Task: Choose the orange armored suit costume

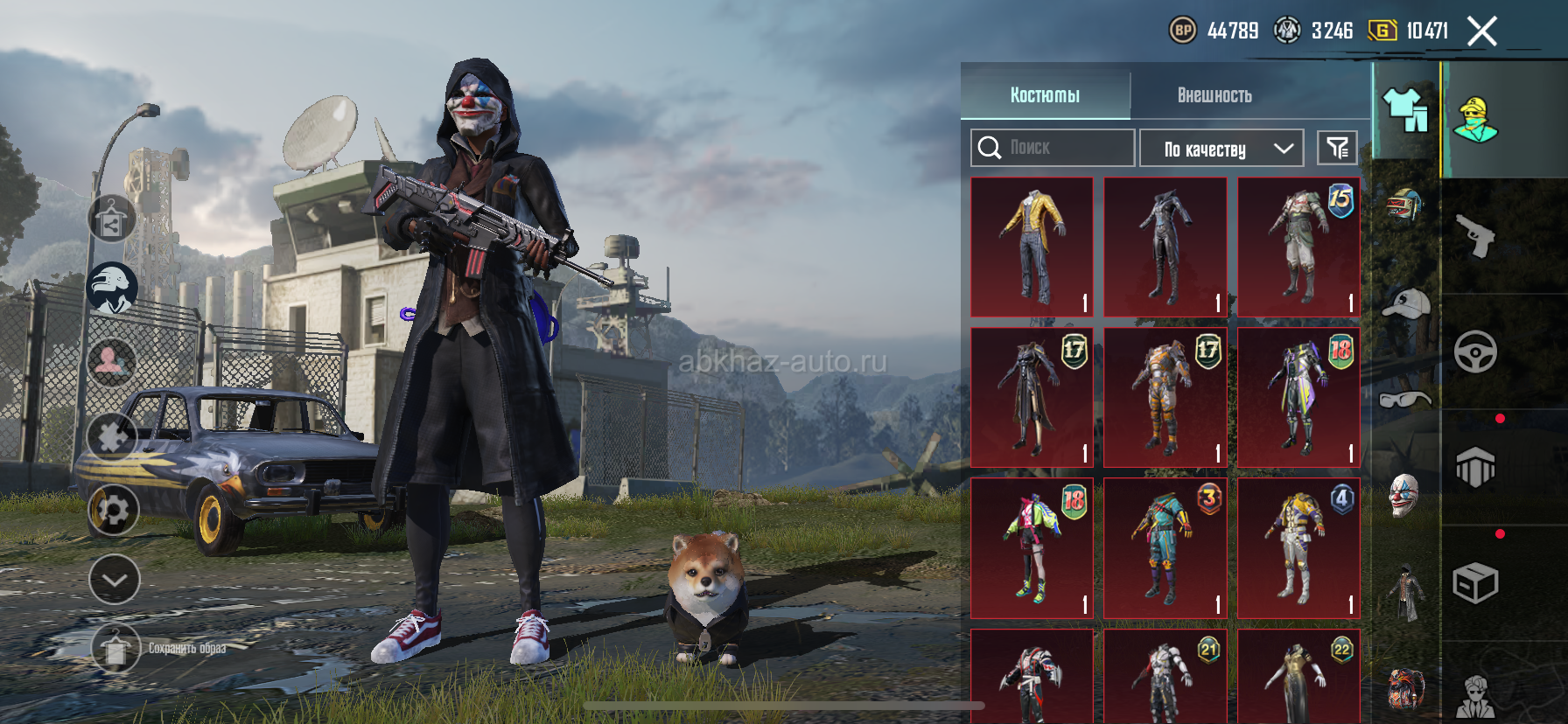Action: (1165, 398)
